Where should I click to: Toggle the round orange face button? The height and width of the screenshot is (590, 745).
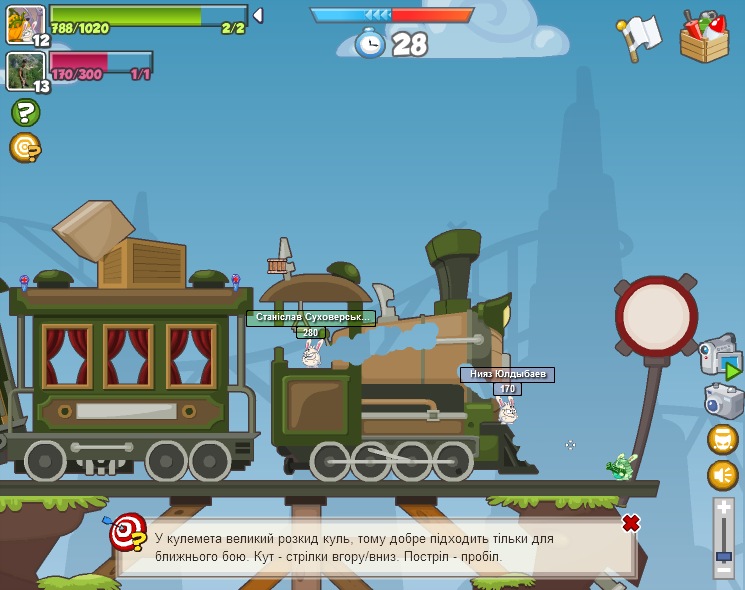point(723,439)
